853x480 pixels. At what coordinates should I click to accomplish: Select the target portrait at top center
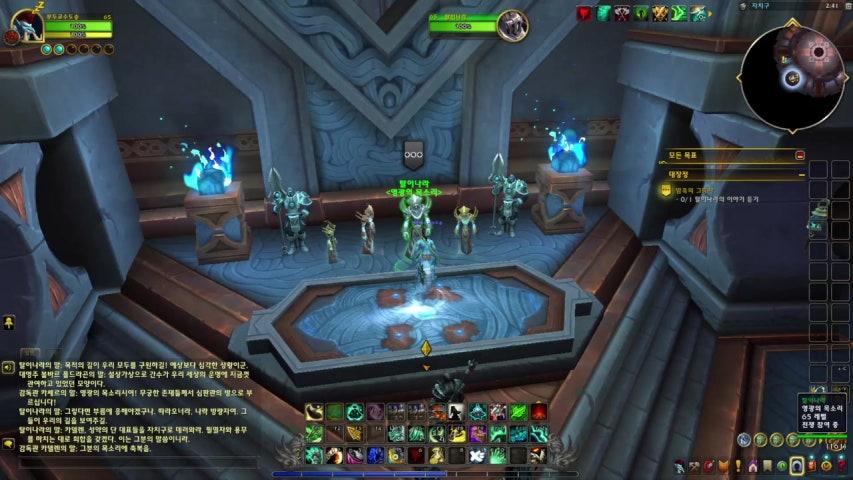click(512, 24)
